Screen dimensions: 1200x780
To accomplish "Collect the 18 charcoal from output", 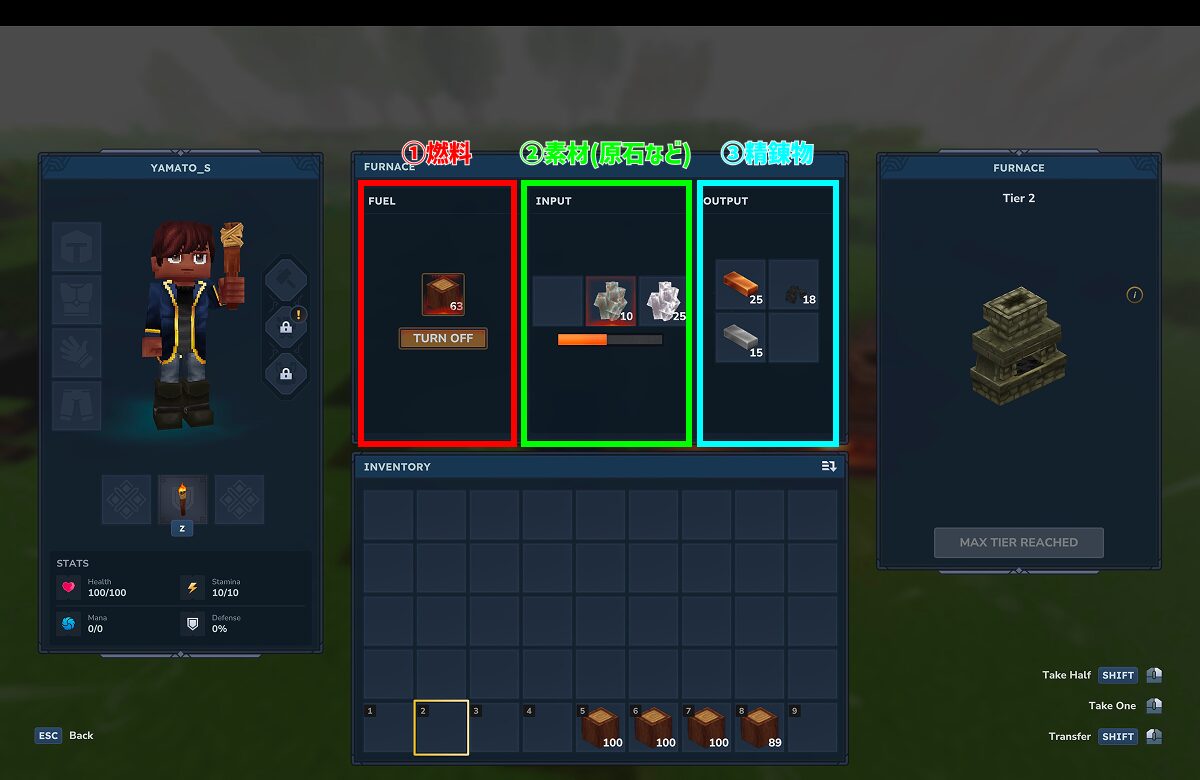I will [794, 285].
